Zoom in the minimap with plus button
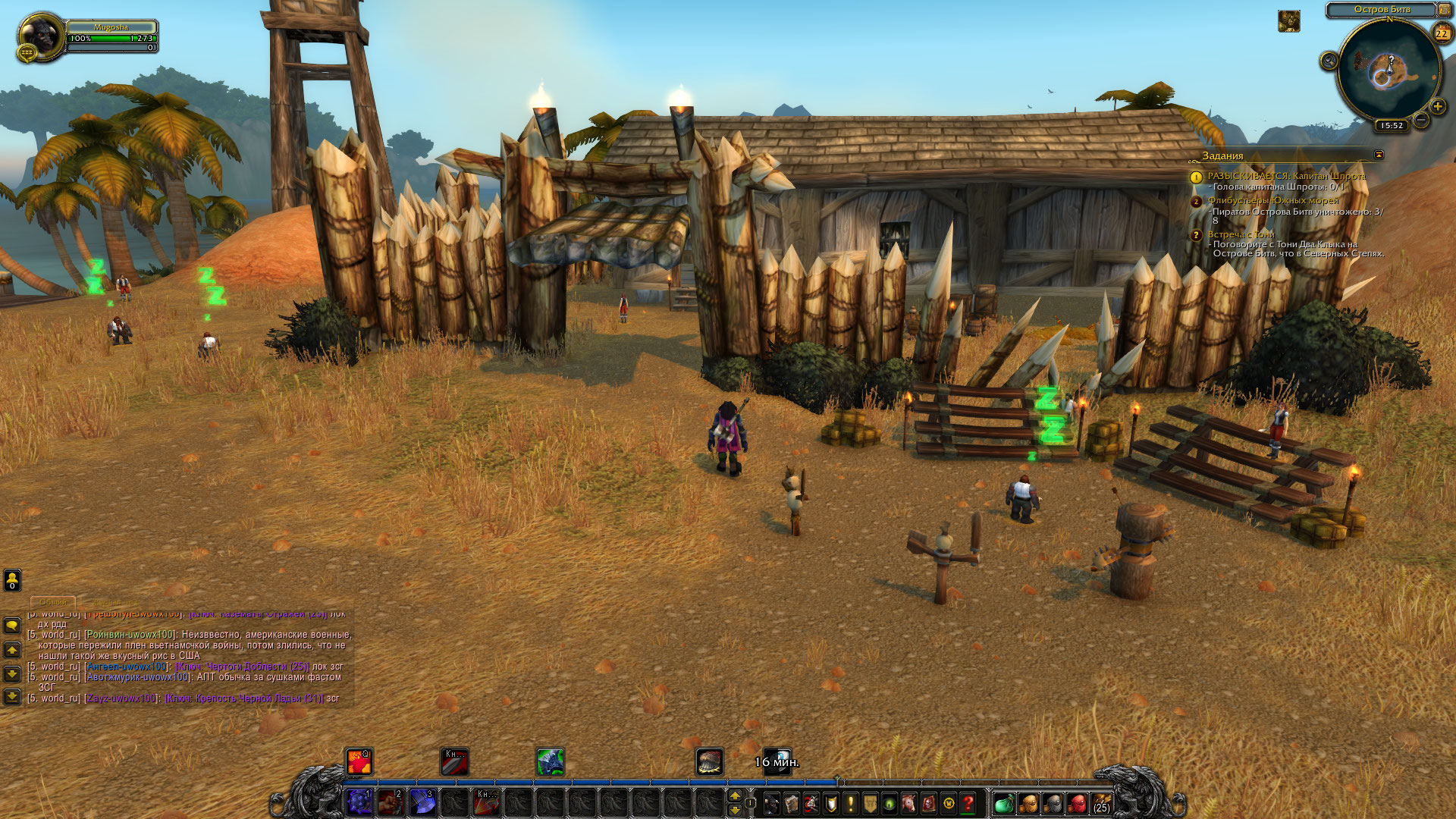This screenshot has width=1456, height=819. 1437,107
